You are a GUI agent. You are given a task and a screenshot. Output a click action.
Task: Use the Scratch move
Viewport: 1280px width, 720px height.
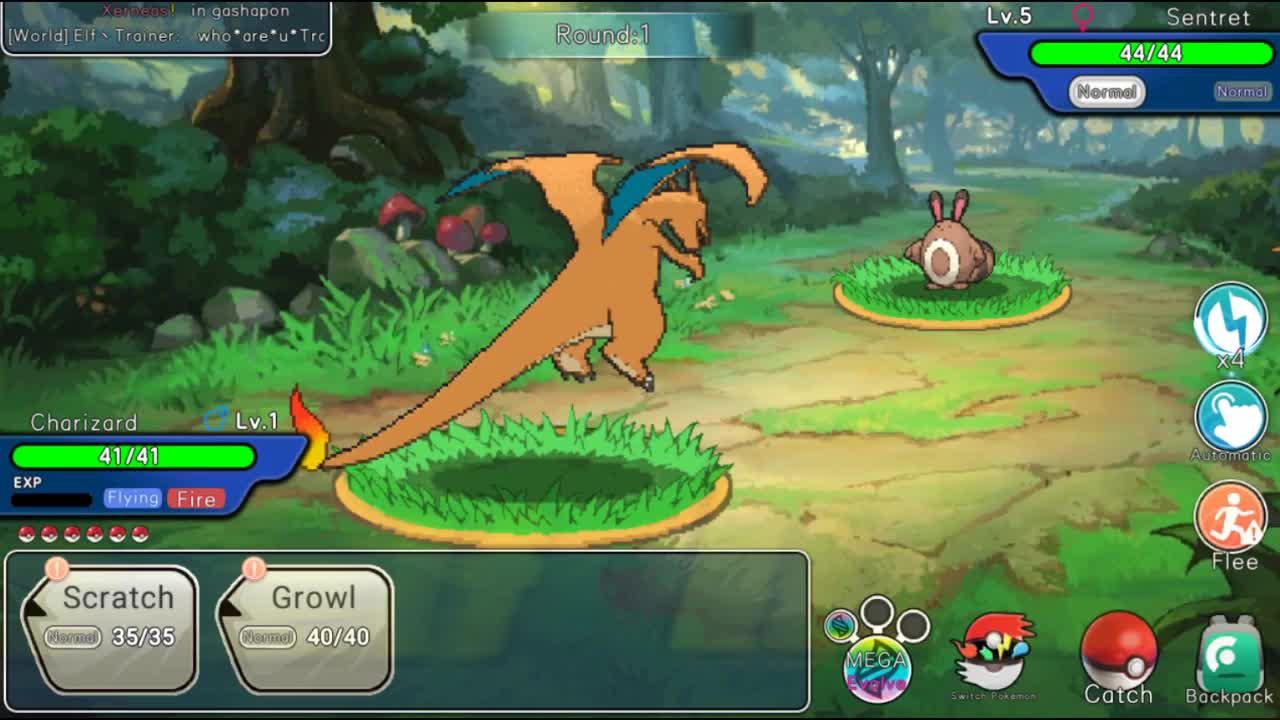click(112, 624)
